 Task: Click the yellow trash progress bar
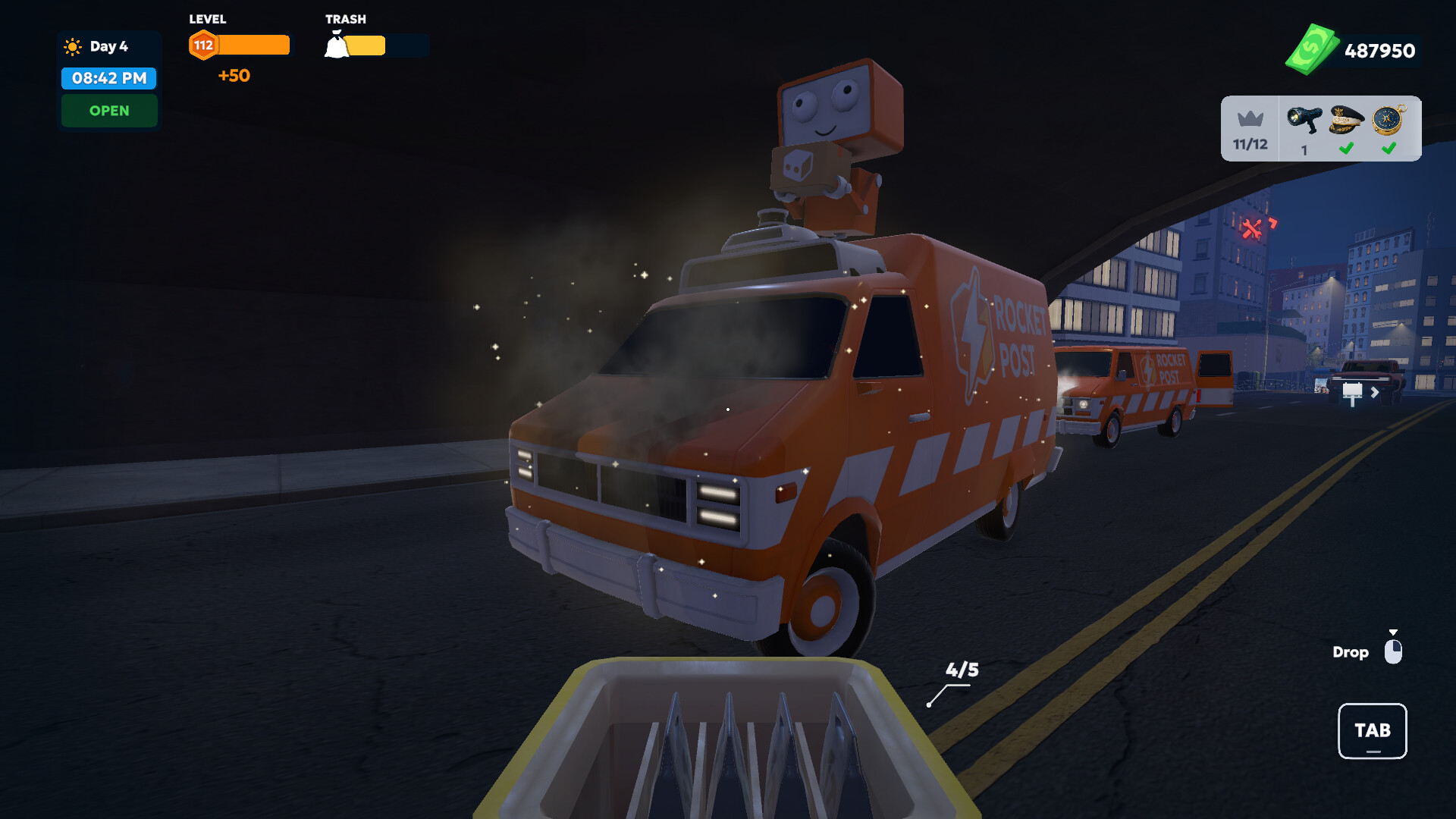click(366, 45)
